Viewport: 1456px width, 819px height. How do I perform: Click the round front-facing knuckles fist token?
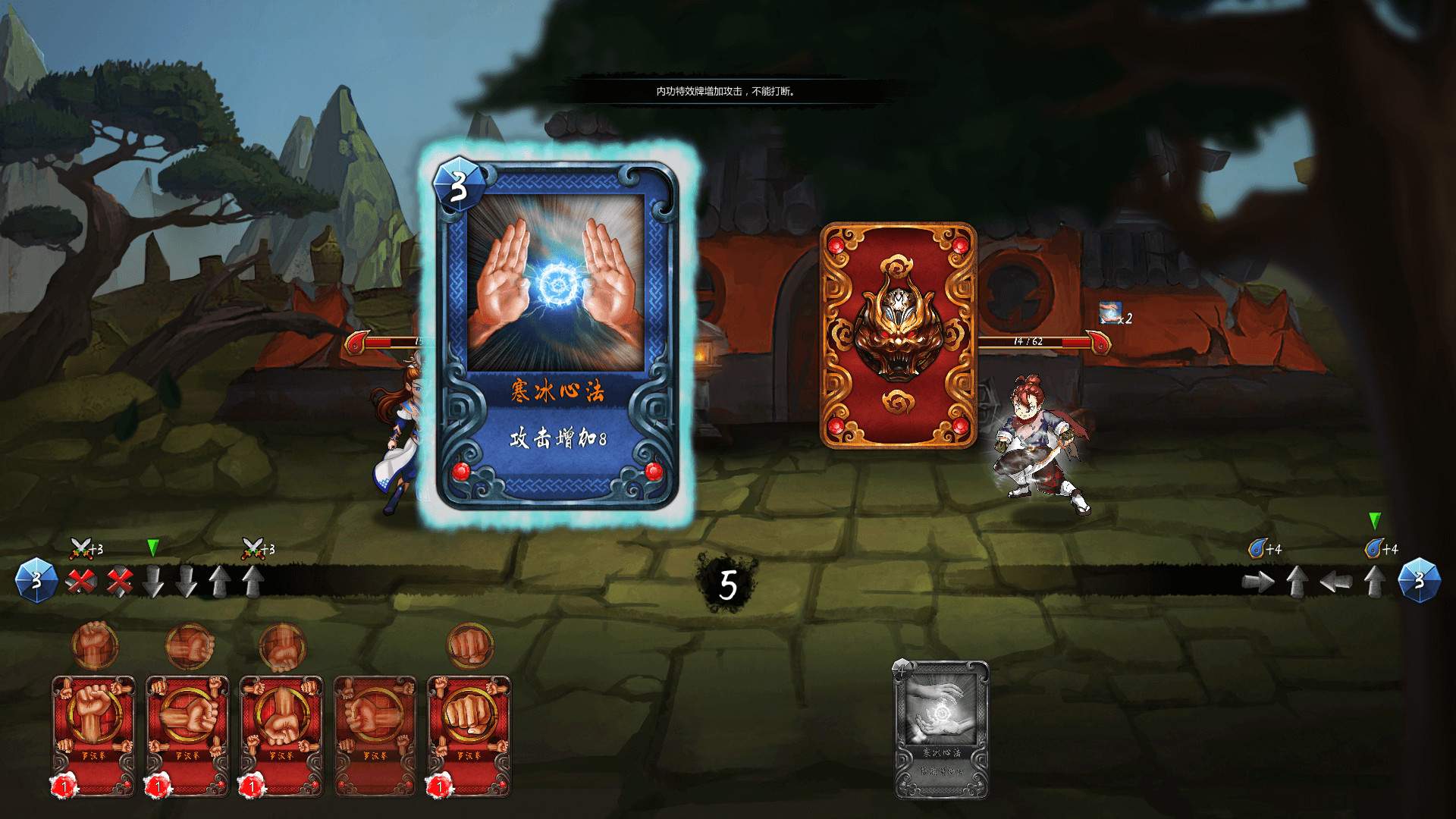pyautogui.click(x=470, y=645)
